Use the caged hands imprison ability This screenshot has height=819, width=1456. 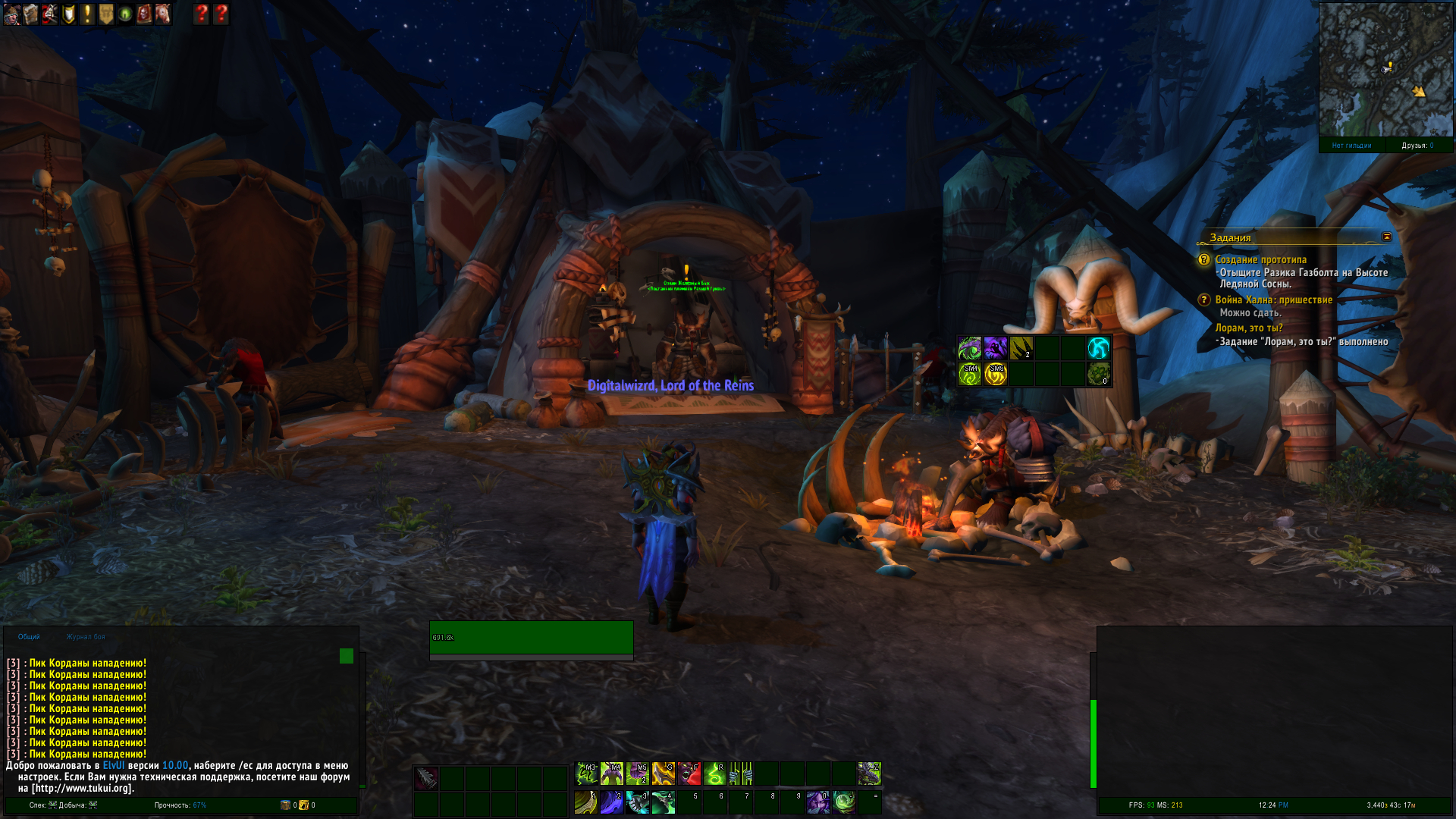(740, 773)
